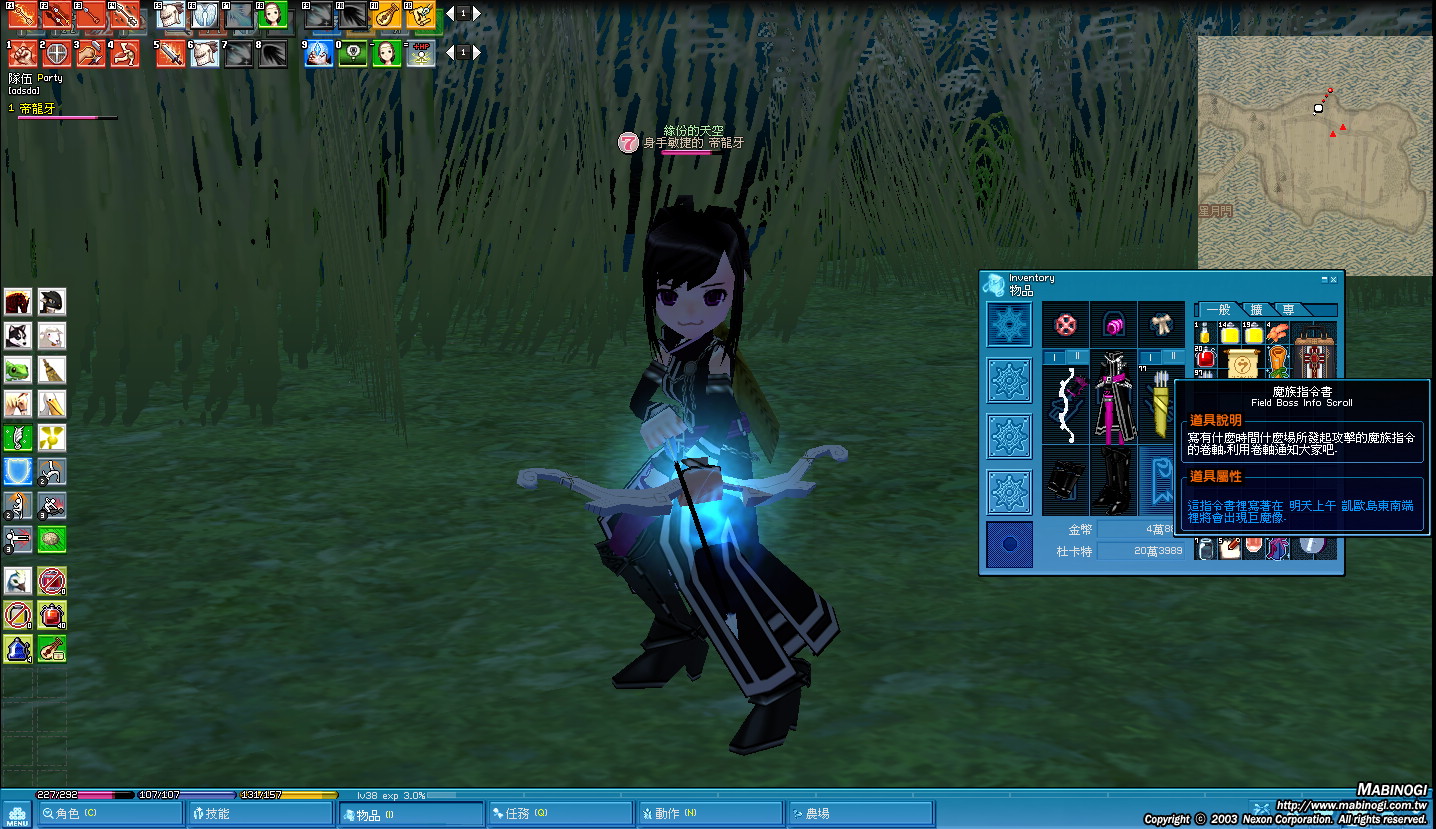Switch to the 專 inventory tab
The width and height of the screenshot is (1436, 829).
[x=1289, y=310]
